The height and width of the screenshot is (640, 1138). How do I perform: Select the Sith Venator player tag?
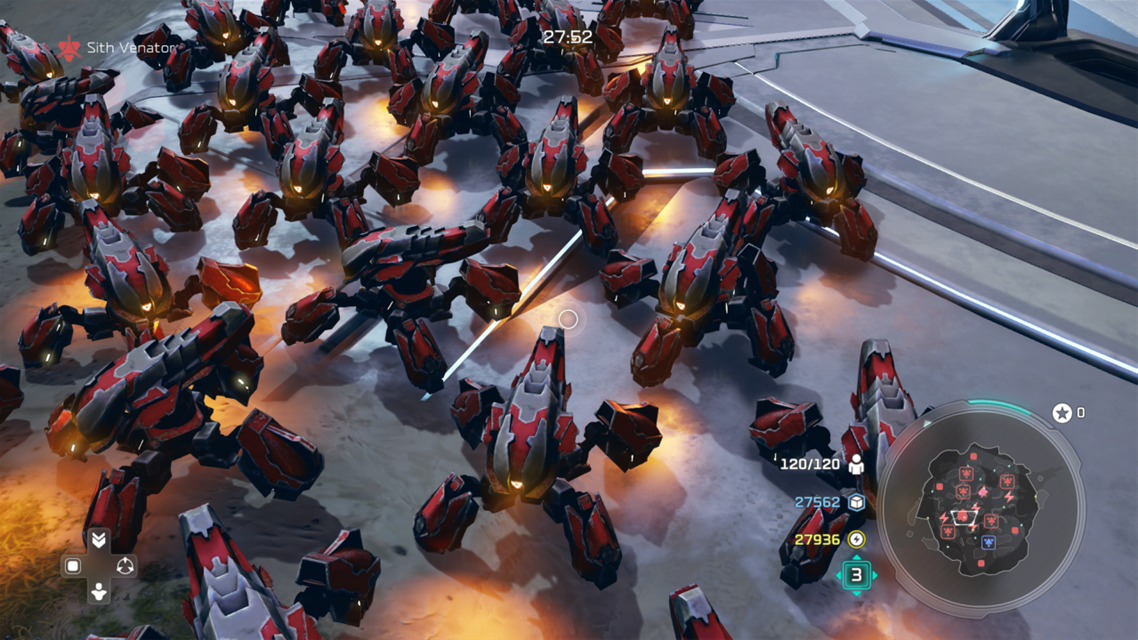click(x=117, y=48)
